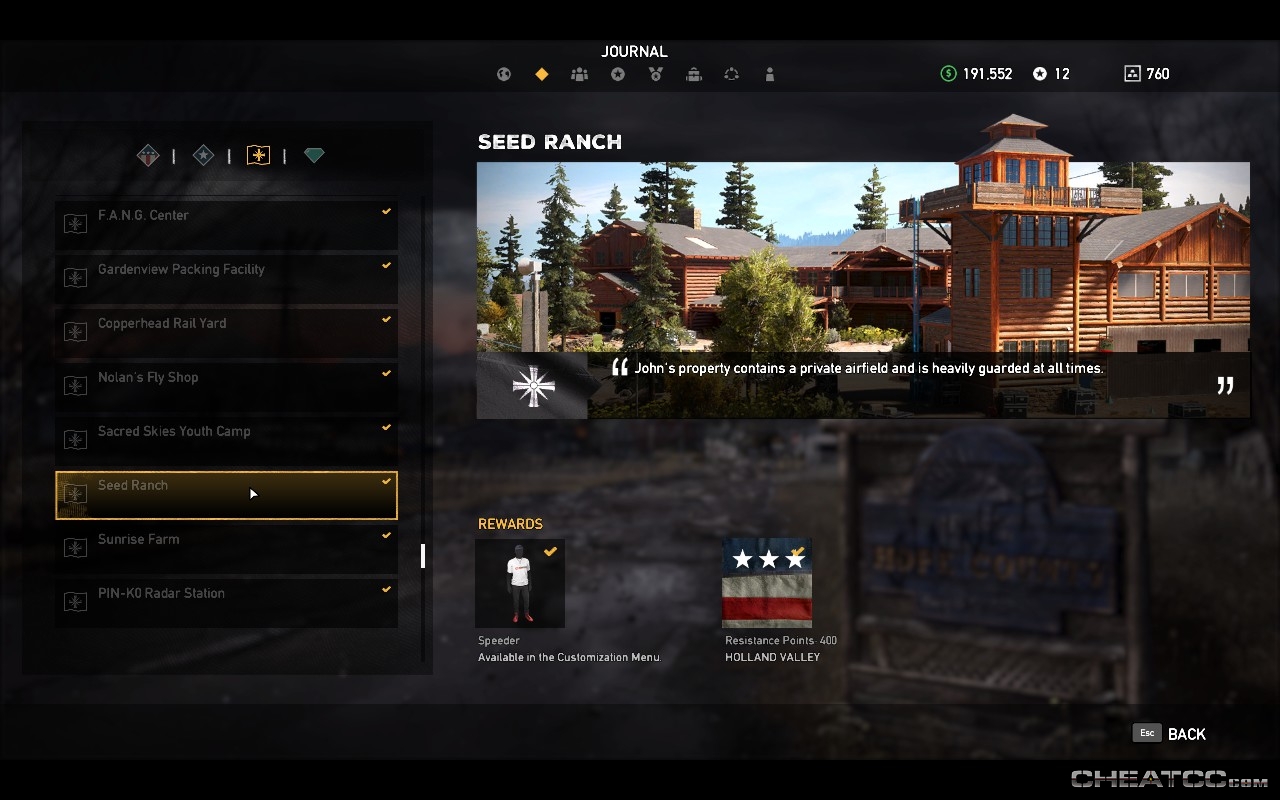Open the co-op circle icon in the journal bar
The width and height of the screenshot is (1280, 800).
pos(732,73)
